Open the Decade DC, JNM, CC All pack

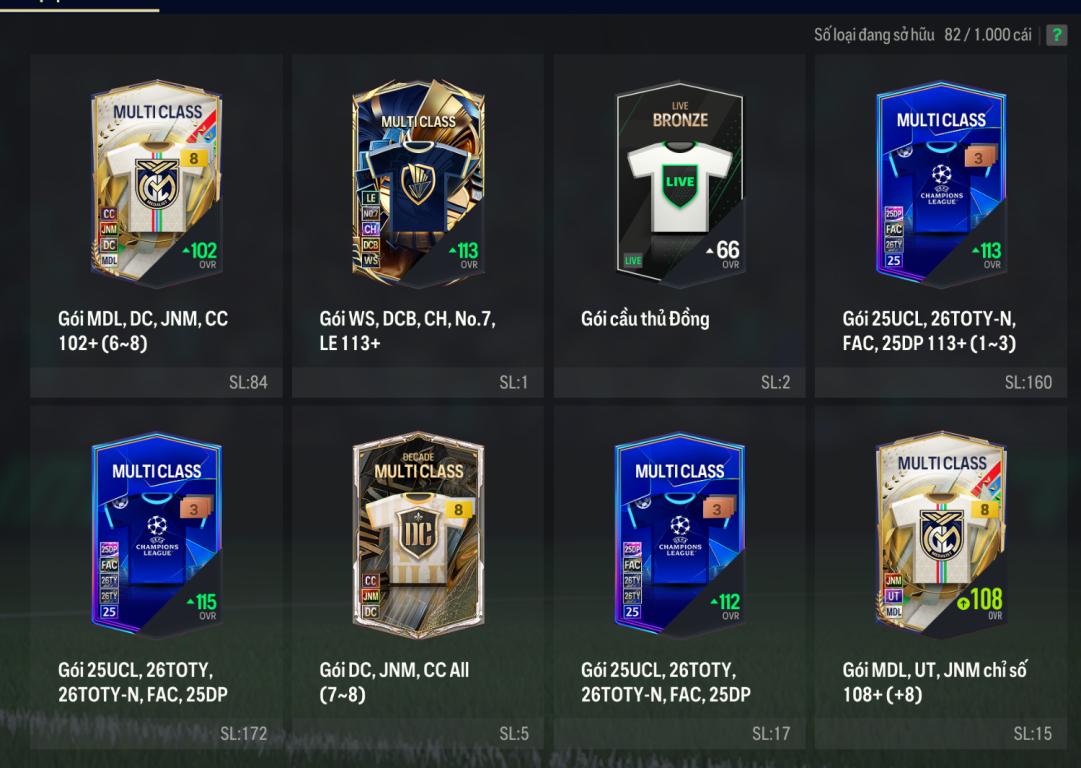418,532
